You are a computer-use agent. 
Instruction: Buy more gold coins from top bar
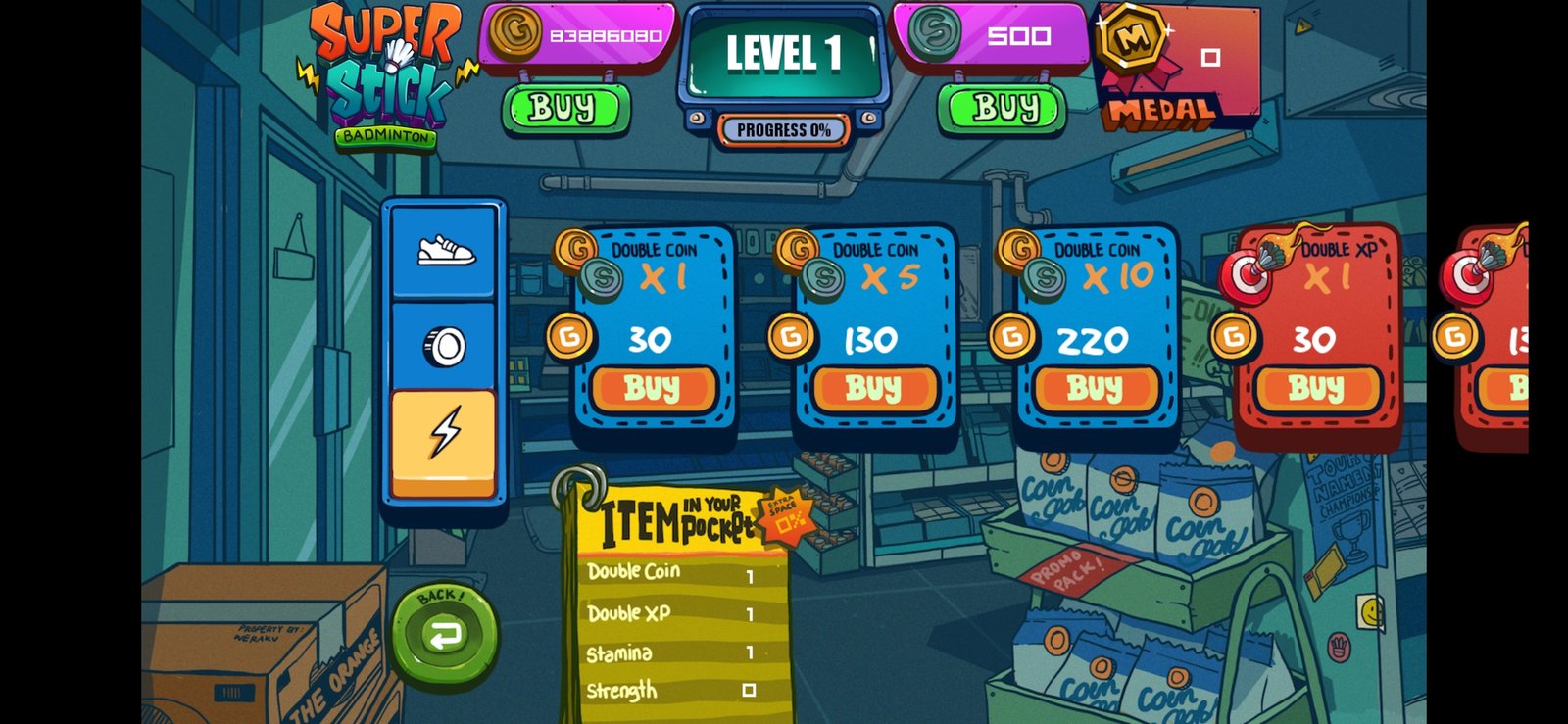click(x=564, y=108)
